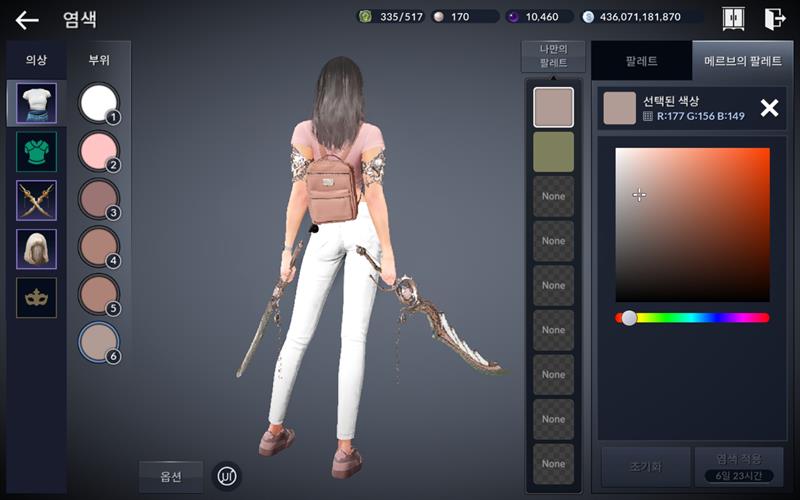Select the white top outfit slot

click(36, 103)
